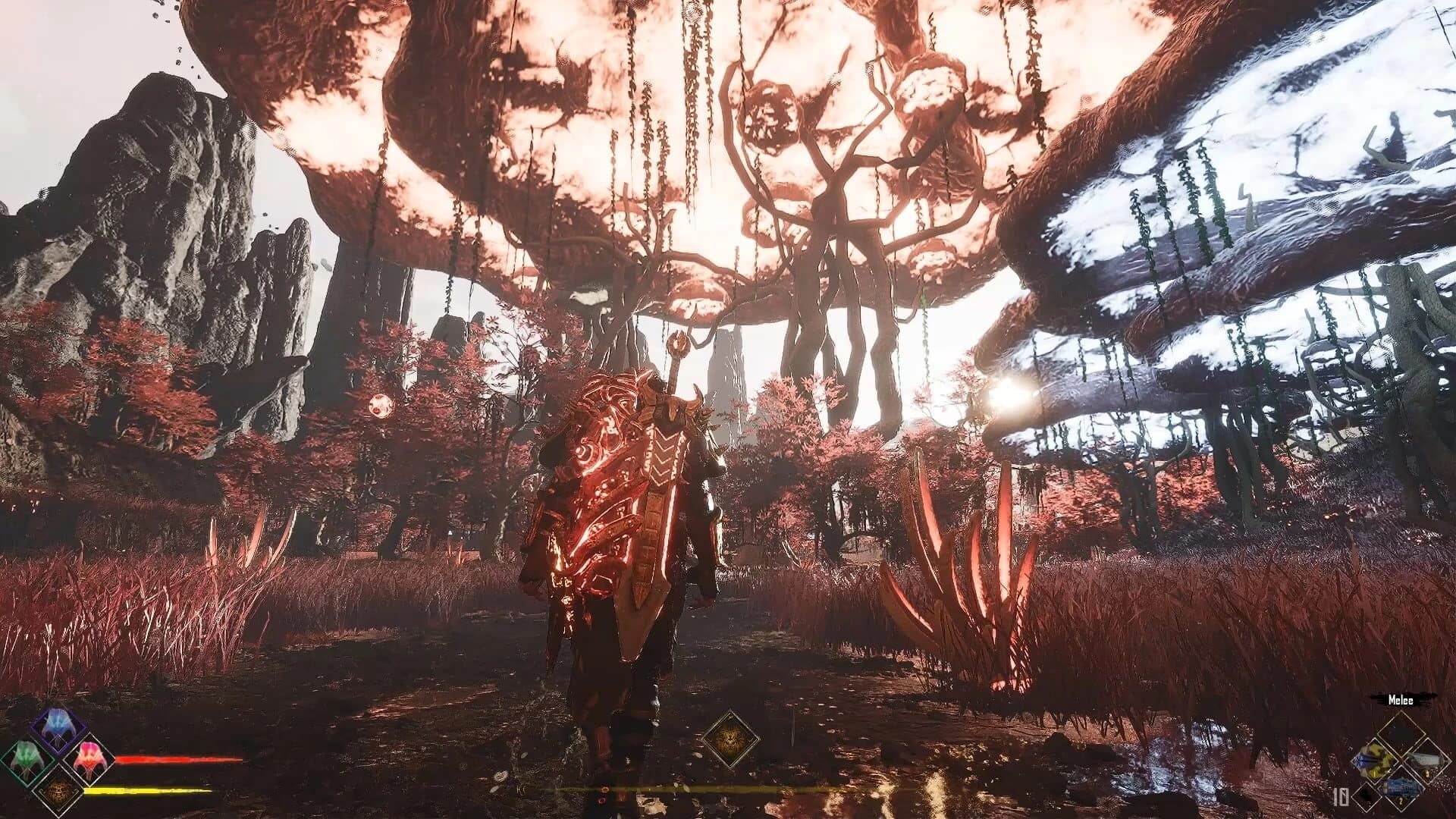Toggle the top weapon slot near Melee label
The width and height of the screenshot is (1456, 819).
[1401, 734]
